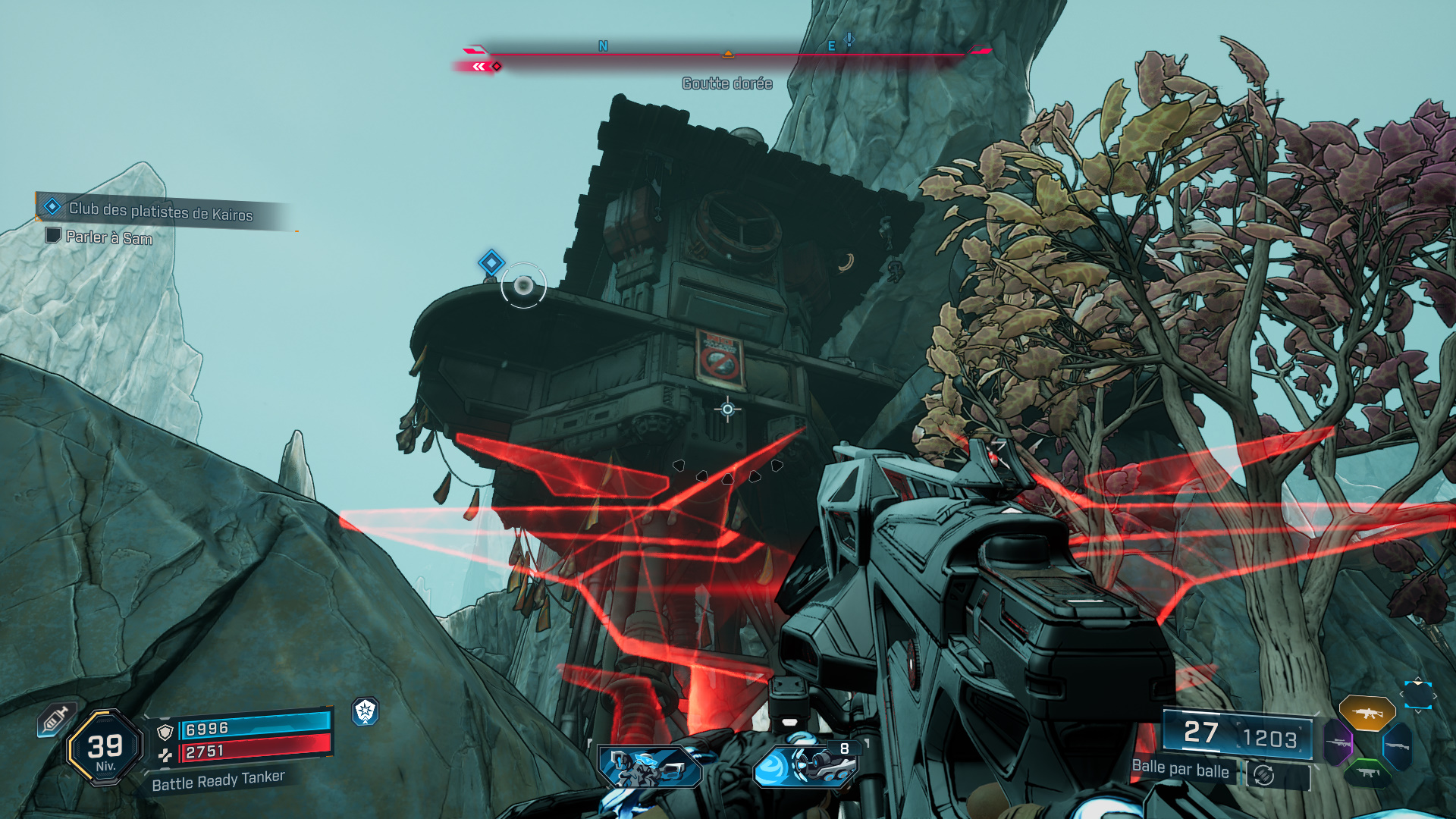Click the Parler à Sam objective checkbox

point(53,235)
